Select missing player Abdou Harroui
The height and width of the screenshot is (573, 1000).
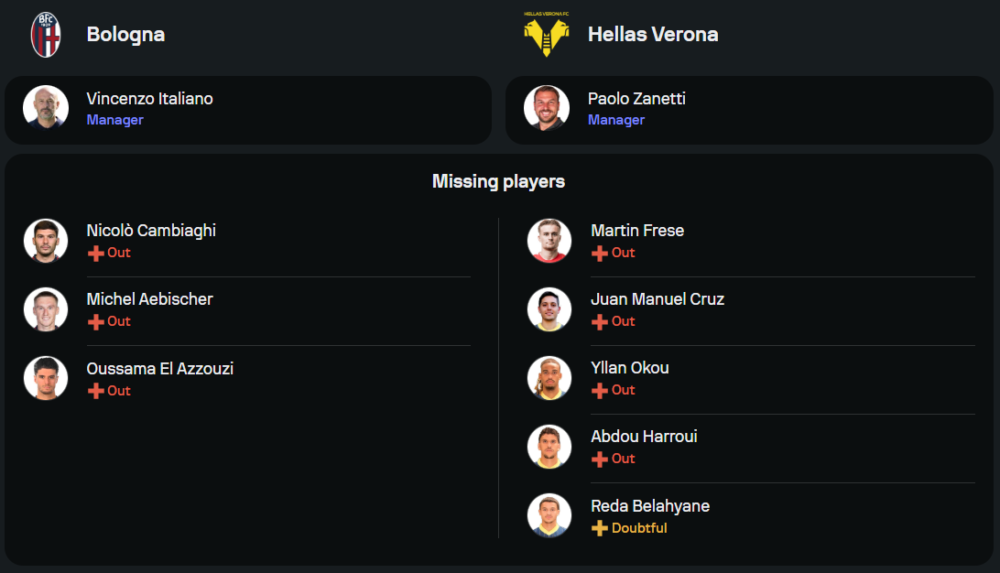(644, 437)
